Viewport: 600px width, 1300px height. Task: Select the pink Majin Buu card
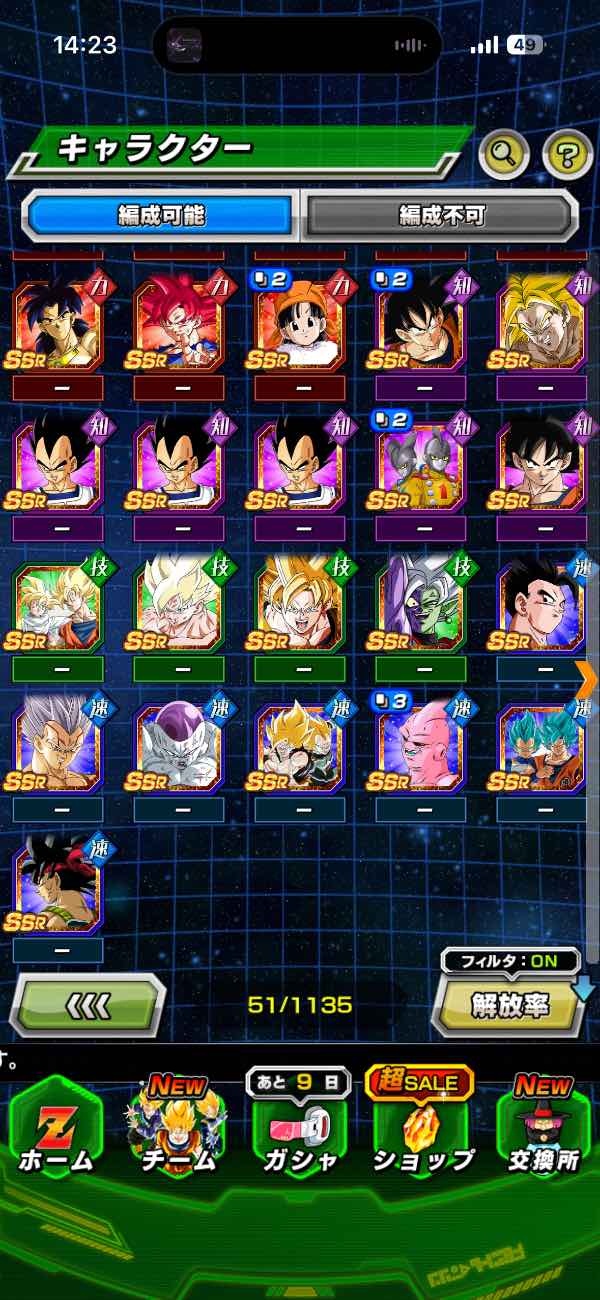click(420, 748)
